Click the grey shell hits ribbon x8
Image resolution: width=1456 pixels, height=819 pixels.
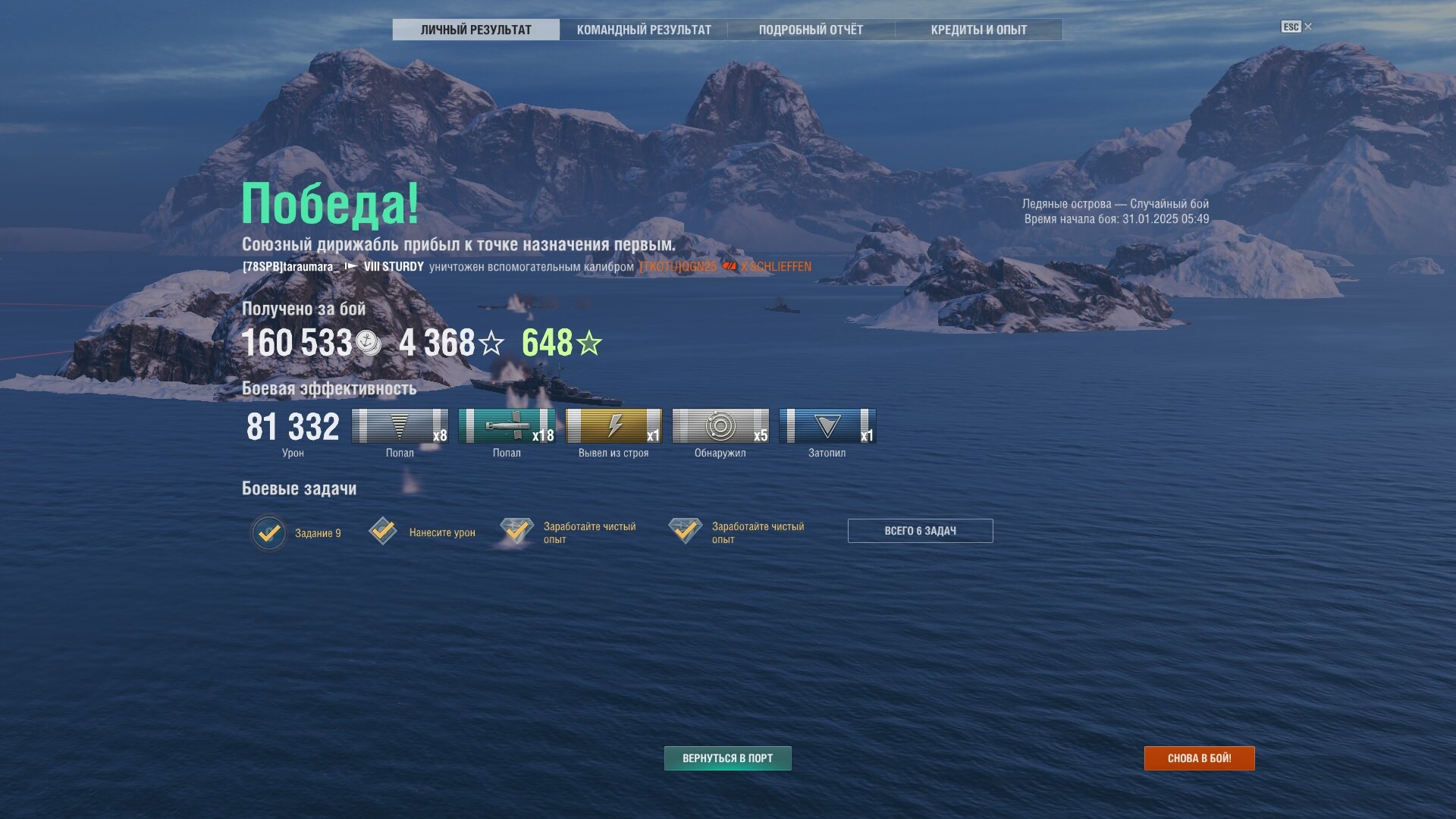[x=400, y=426]
